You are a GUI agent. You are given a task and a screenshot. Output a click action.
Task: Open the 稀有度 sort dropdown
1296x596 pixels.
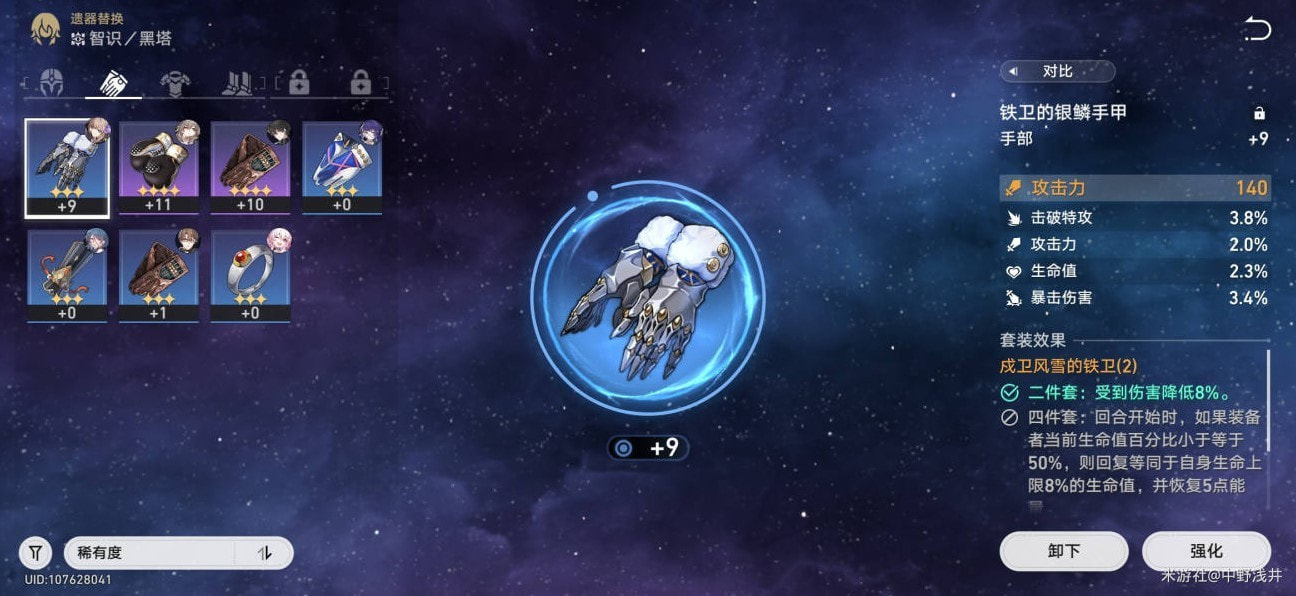(x=150, y=552)
